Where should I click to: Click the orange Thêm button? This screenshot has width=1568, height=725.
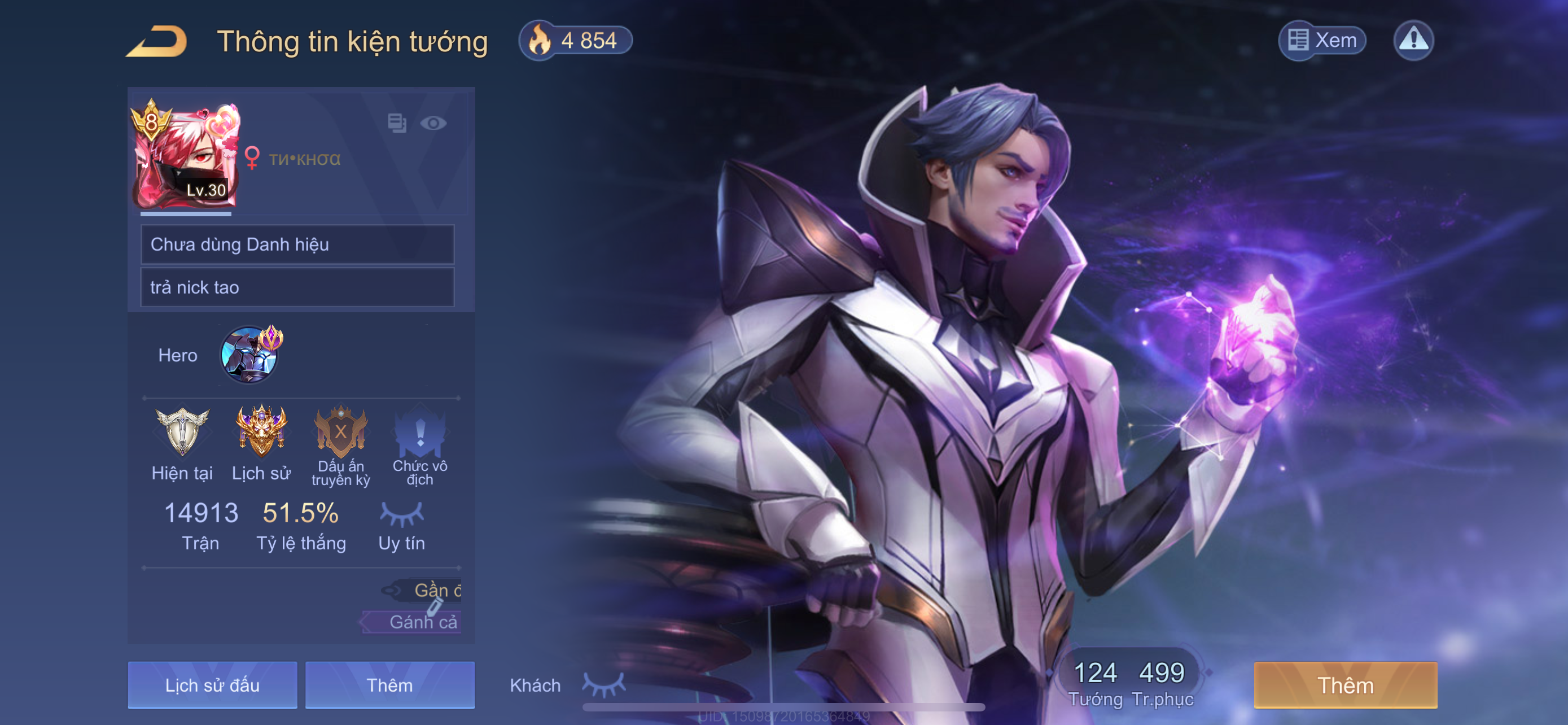coord(1345,685)
